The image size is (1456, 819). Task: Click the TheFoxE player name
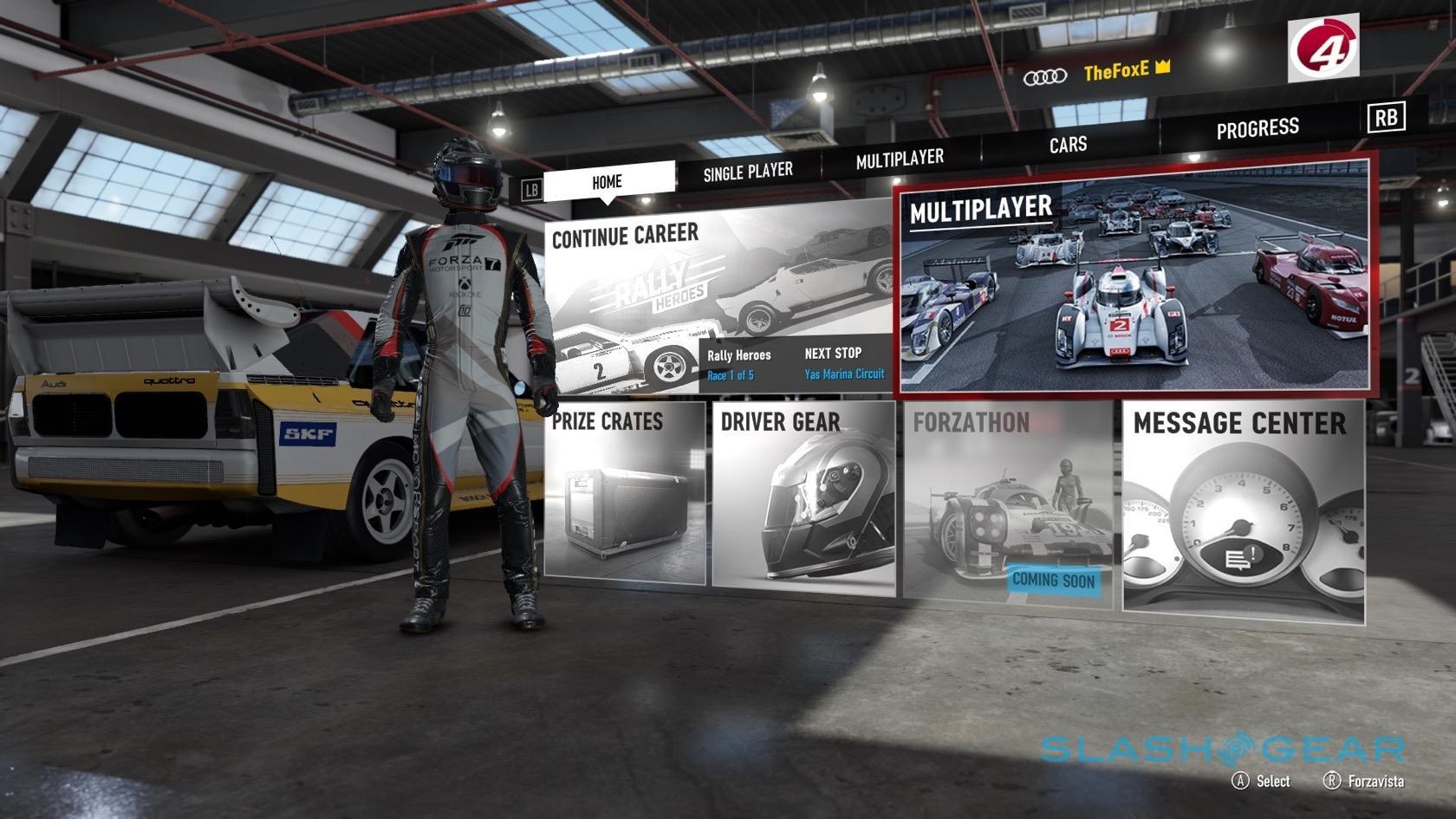(1116, 72)
